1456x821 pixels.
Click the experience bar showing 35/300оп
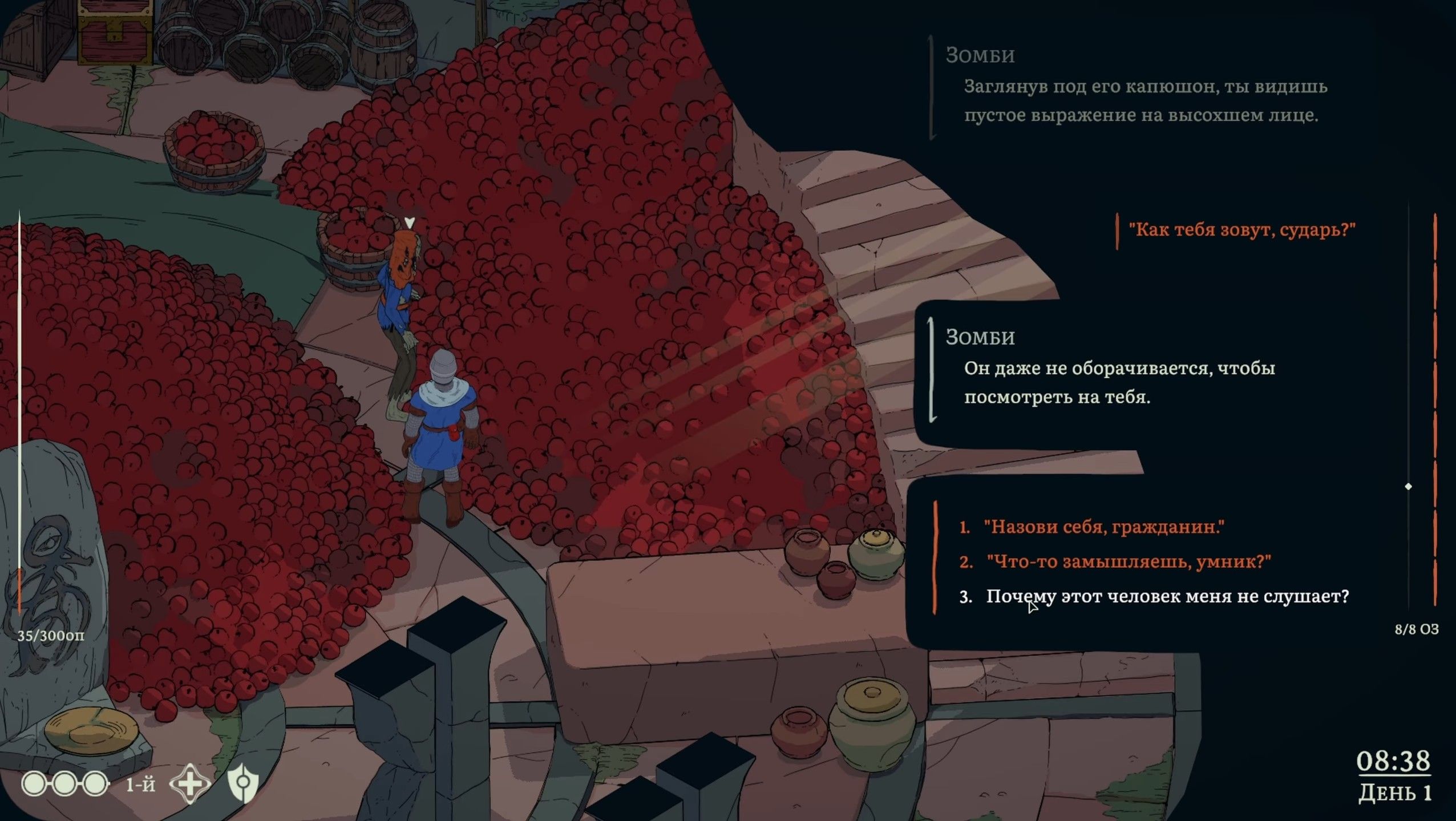pyautogui.click(x=50, y=634)
